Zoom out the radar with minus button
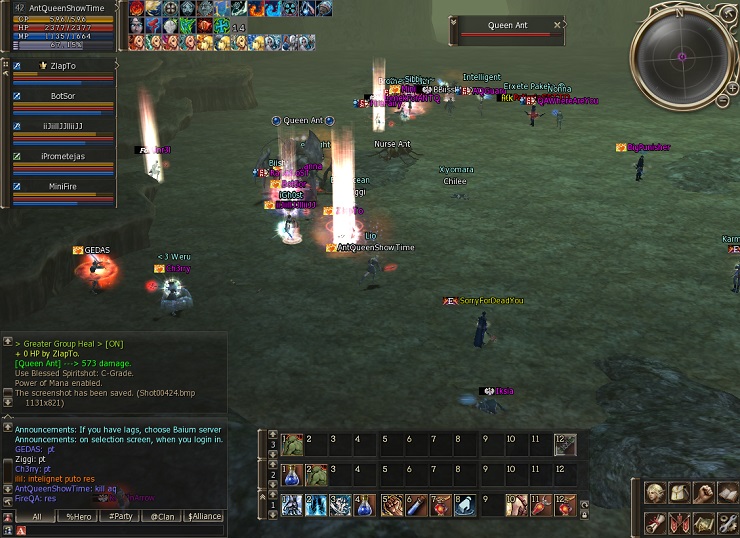This screenshot has width=740, height=538. coord(723,101)
